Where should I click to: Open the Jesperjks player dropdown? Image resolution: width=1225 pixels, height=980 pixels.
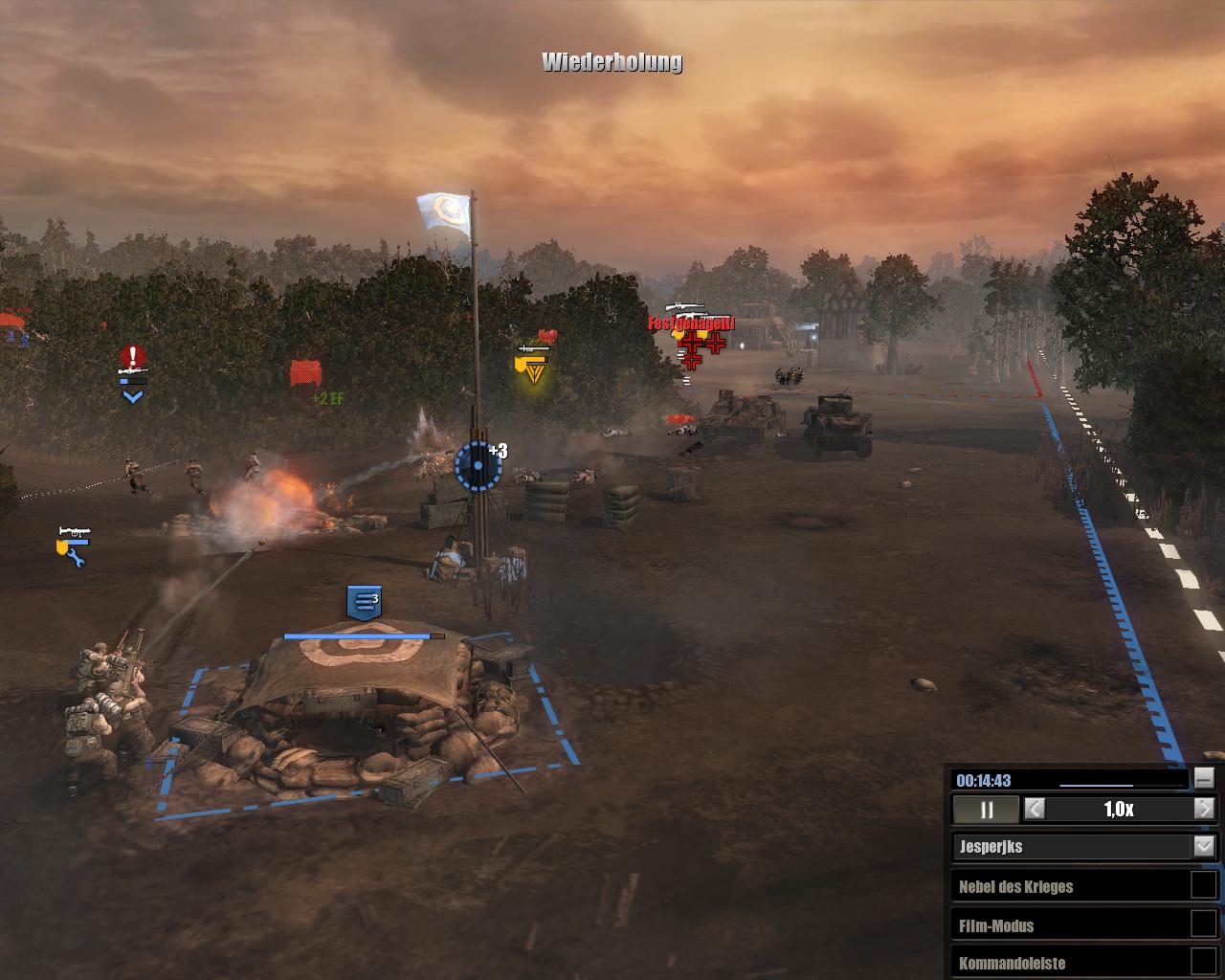(x=1203, y=846)
